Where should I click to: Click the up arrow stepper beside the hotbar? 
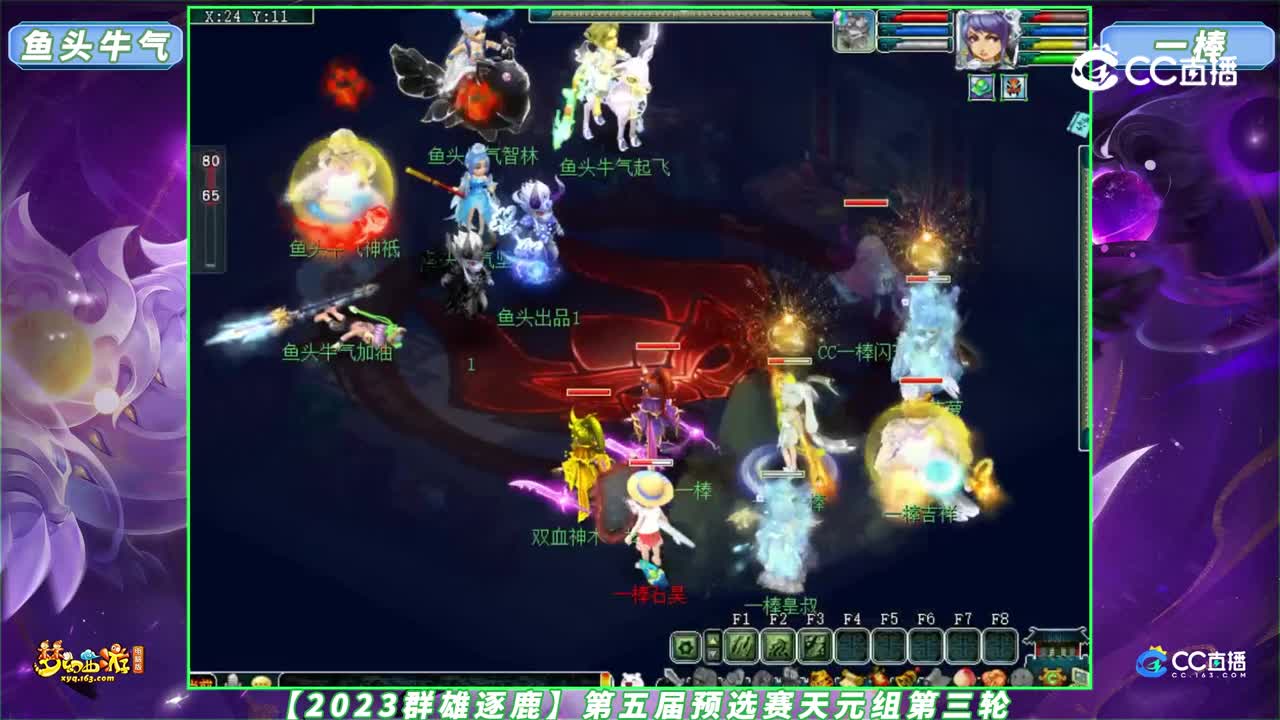711,638
